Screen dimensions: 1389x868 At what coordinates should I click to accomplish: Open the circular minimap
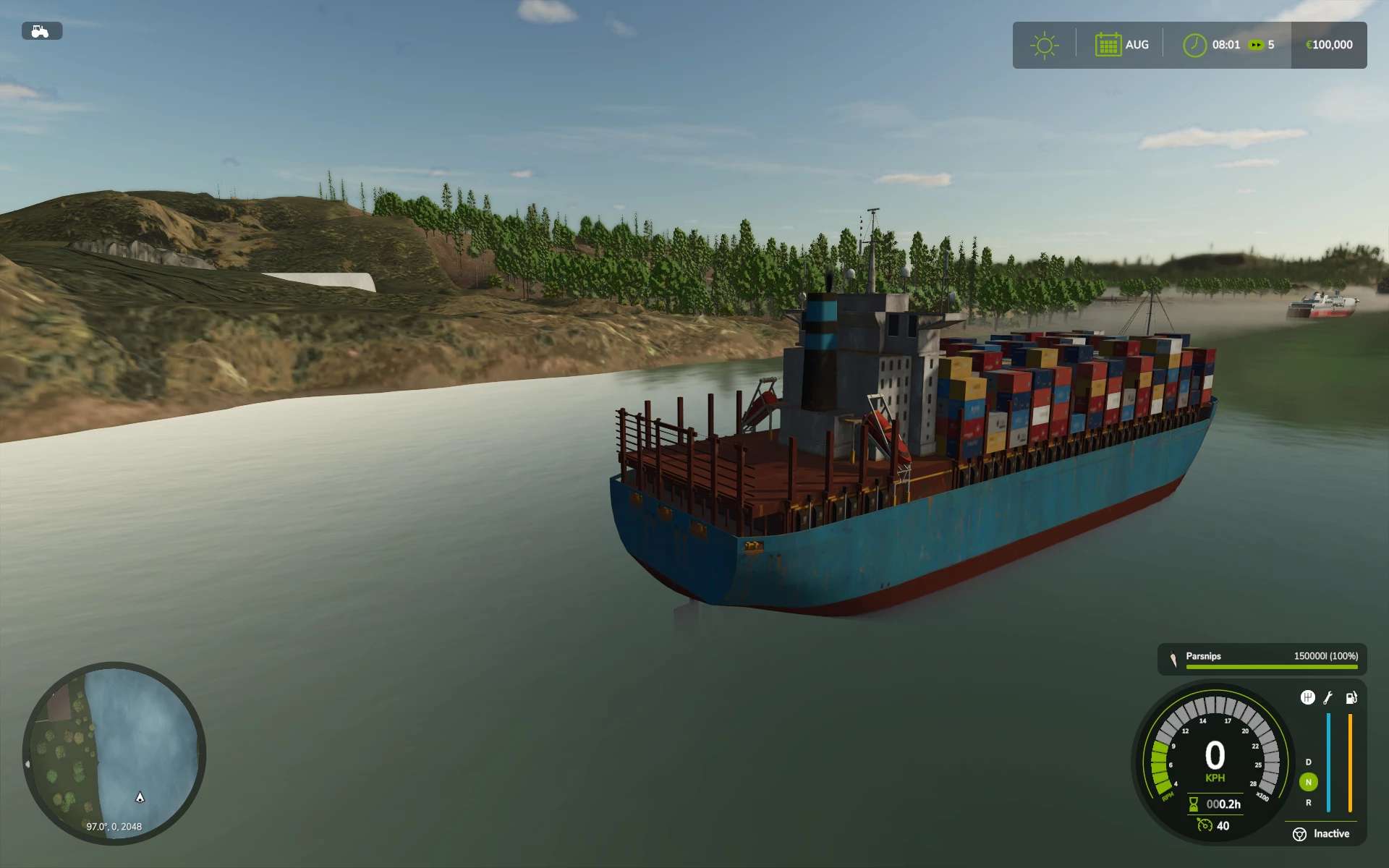click(x=114, y=752)
